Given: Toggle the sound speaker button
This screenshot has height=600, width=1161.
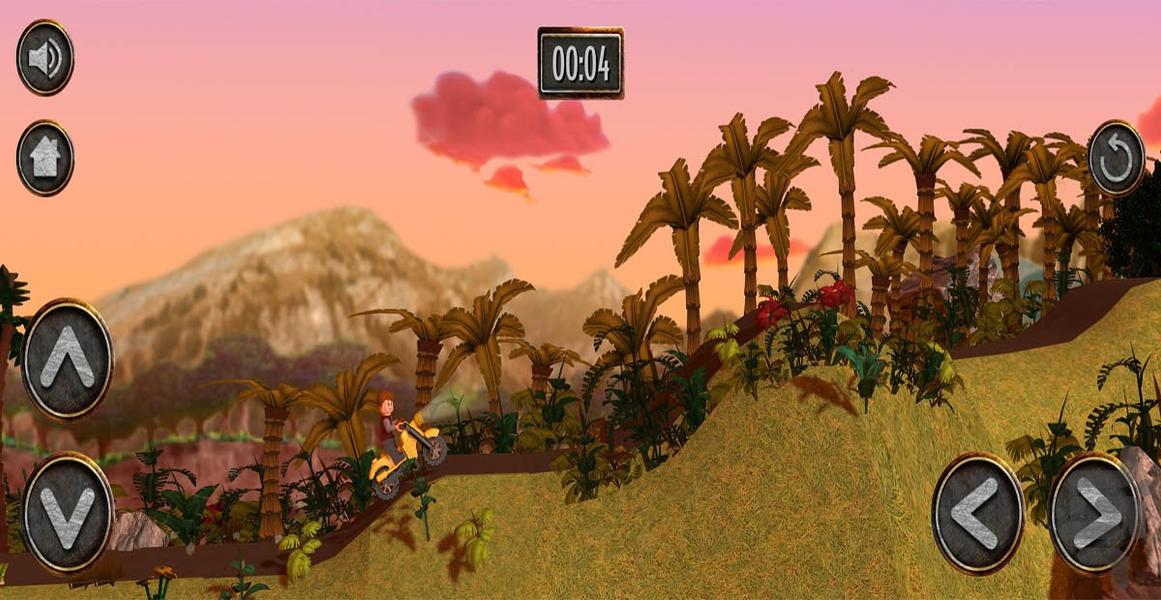Looking at the screenshot, I should [x=45, y=58].
